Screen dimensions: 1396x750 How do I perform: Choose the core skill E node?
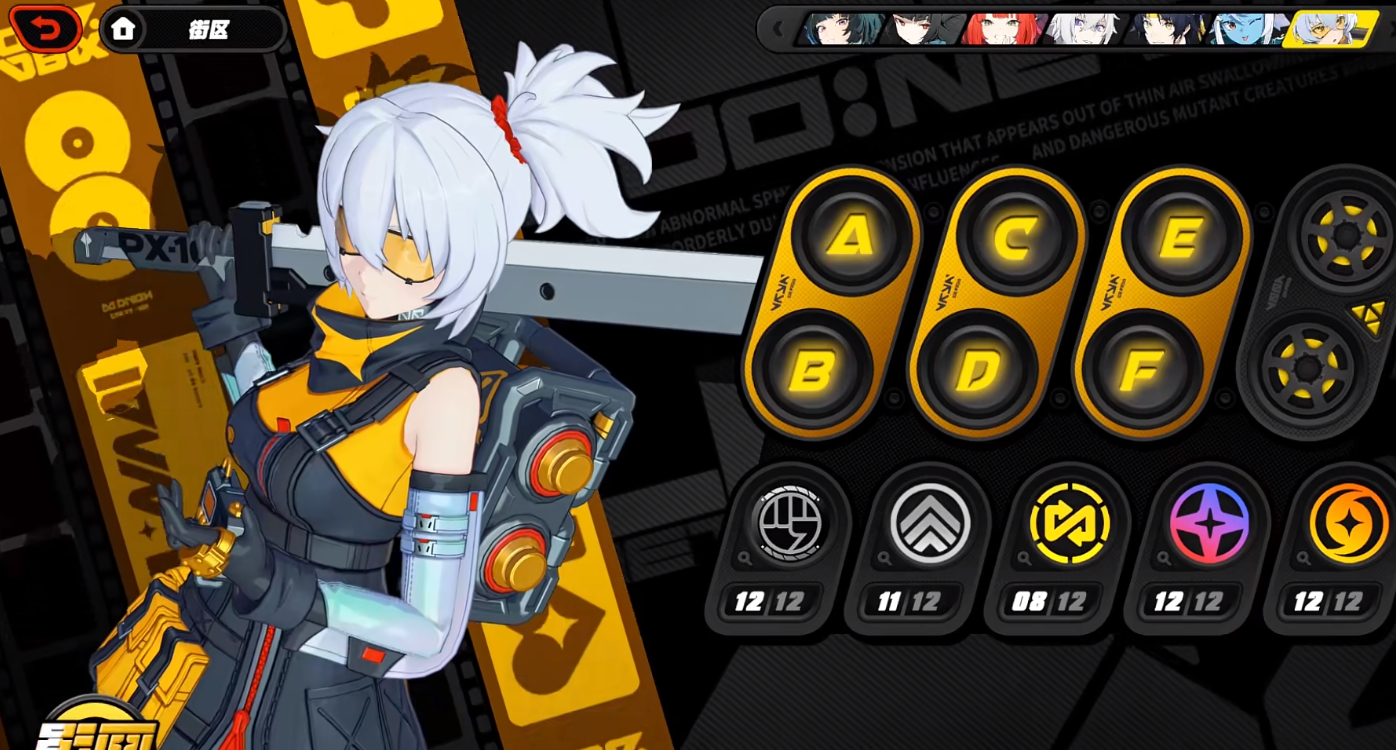pos(1181,237)
